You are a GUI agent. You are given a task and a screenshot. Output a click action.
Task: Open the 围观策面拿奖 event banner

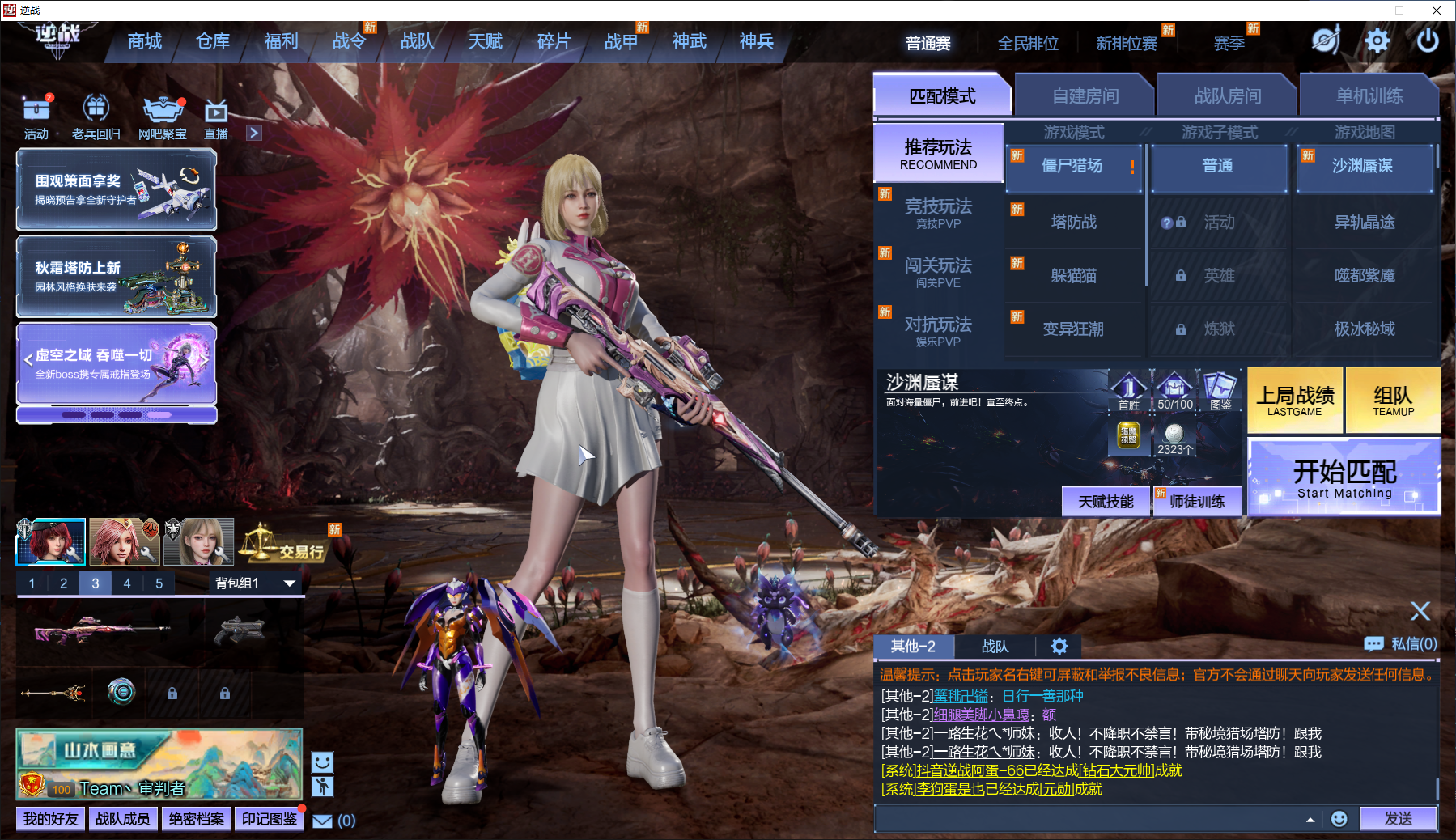click(117, 189)
